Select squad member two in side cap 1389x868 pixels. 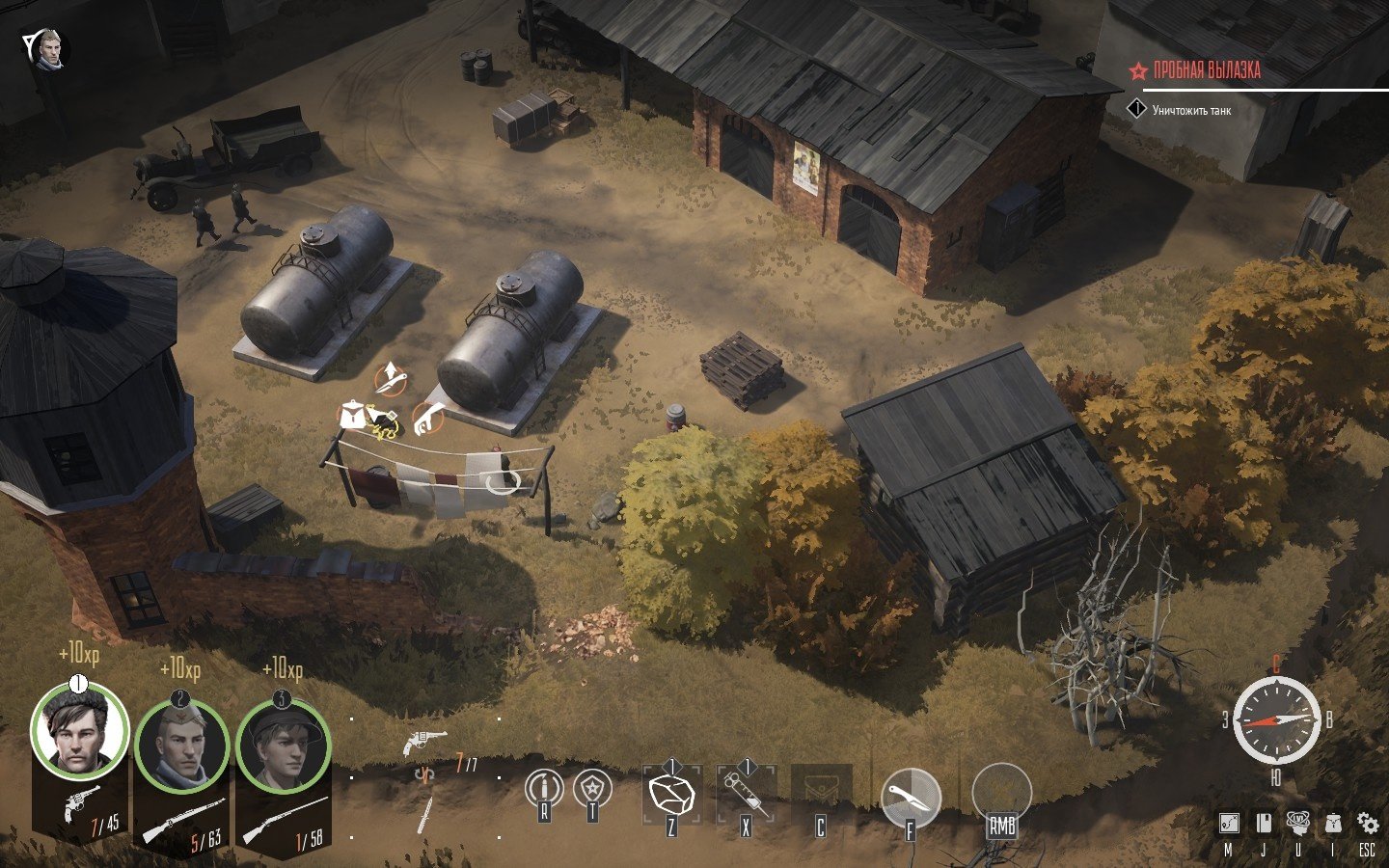(x=181, y=745)
